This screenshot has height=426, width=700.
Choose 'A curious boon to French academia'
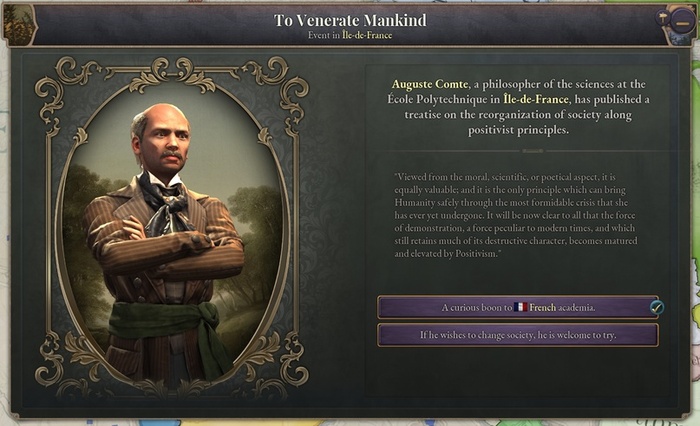click(517, 307)
